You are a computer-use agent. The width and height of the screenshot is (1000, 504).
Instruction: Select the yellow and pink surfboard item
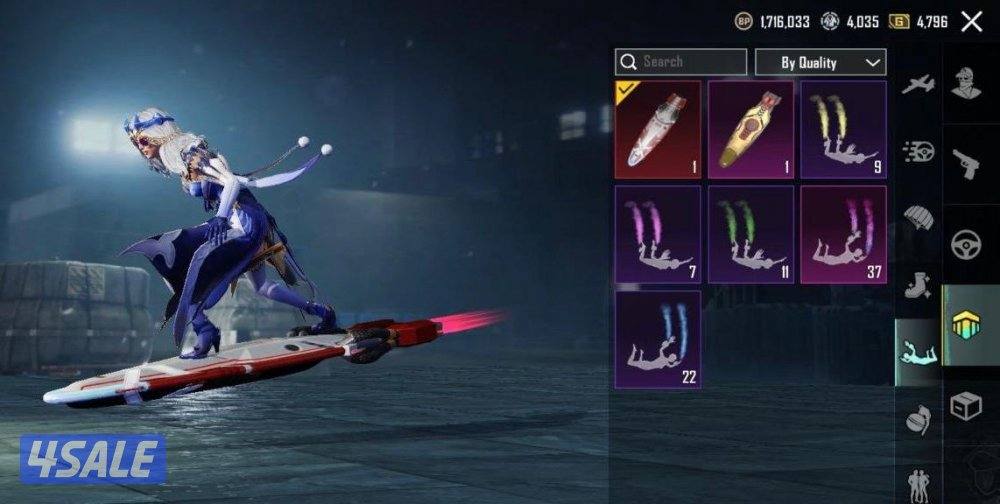751,130
